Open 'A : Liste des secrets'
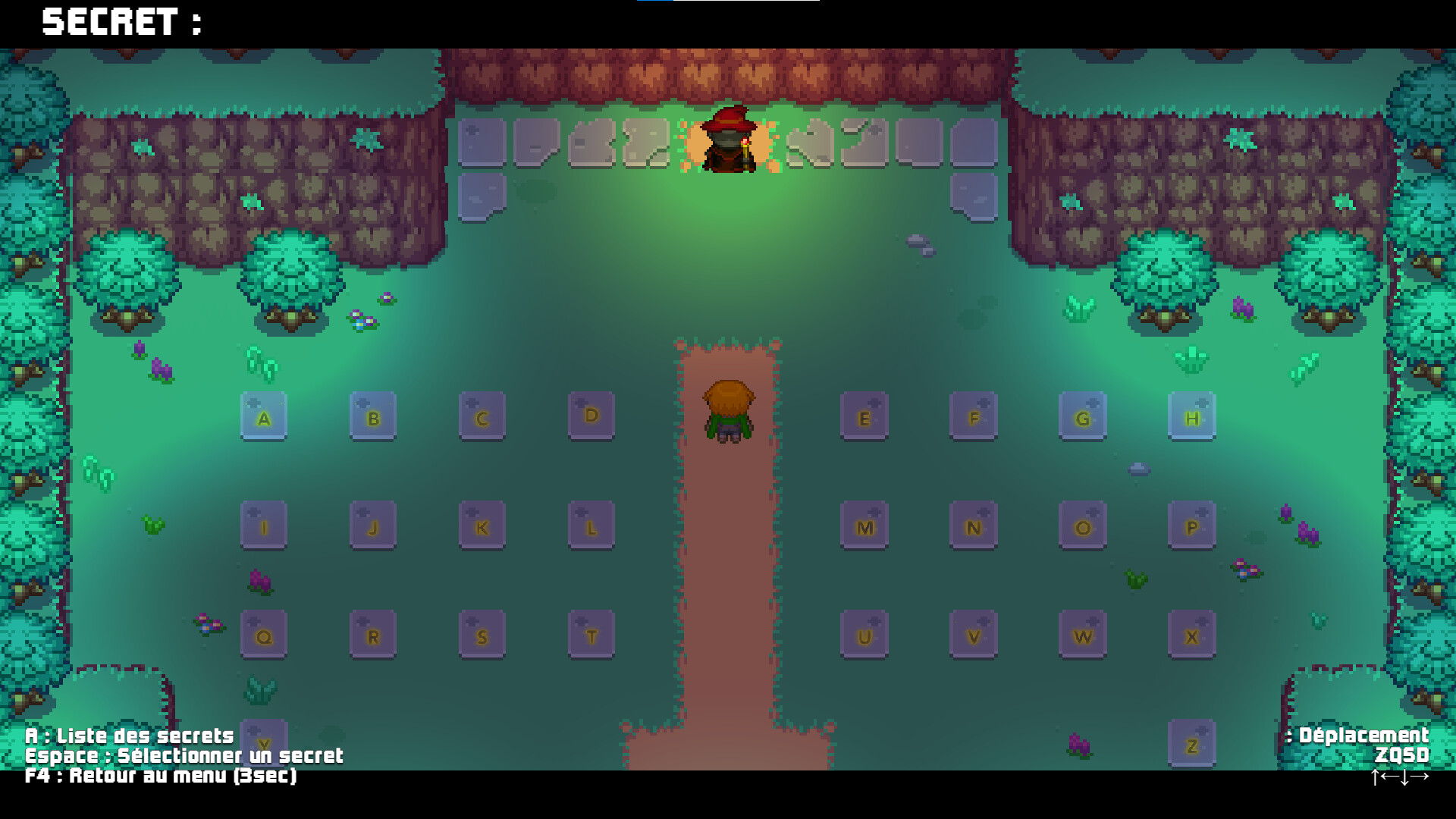Screen dimensions: 1456x819 tap(129, 735)
